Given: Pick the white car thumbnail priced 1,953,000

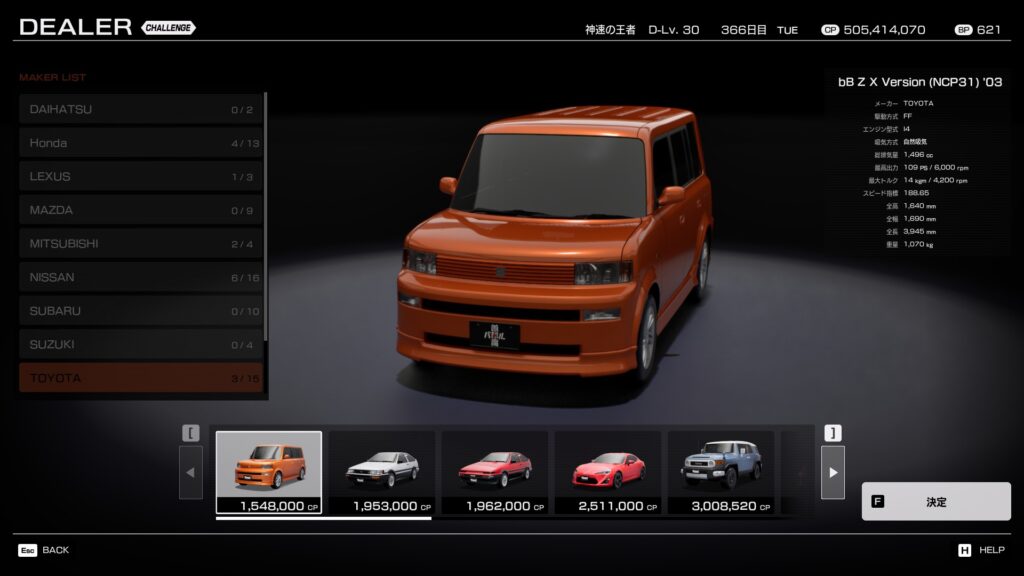Looking at the screenshot, I should (x=382, y=471).
